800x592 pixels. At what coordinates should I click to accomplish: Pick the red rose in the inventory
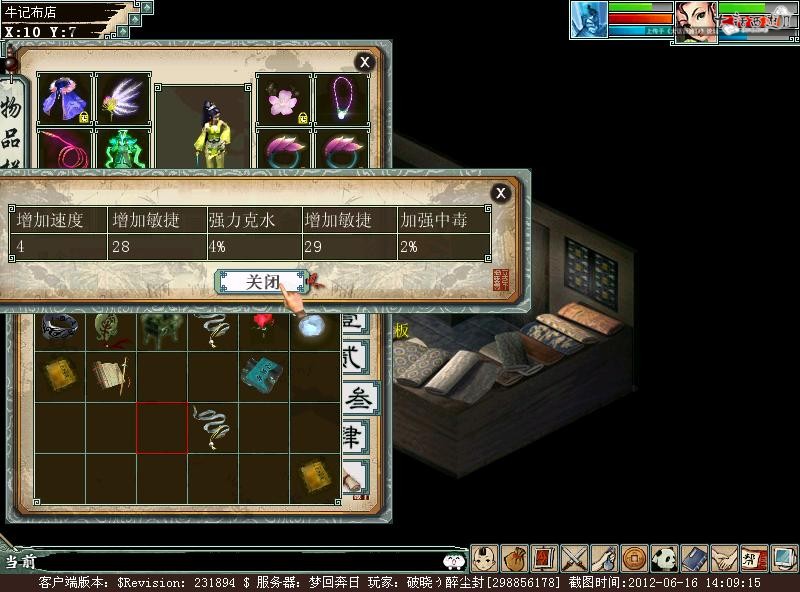(264, 325)
